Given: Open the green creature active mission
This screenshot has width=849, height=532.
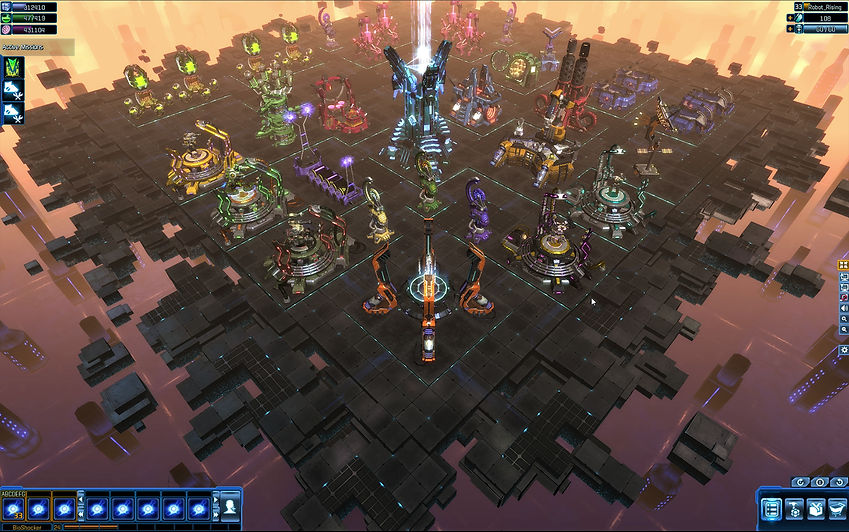Looking at the screenshot, I should tap(15, 67).
